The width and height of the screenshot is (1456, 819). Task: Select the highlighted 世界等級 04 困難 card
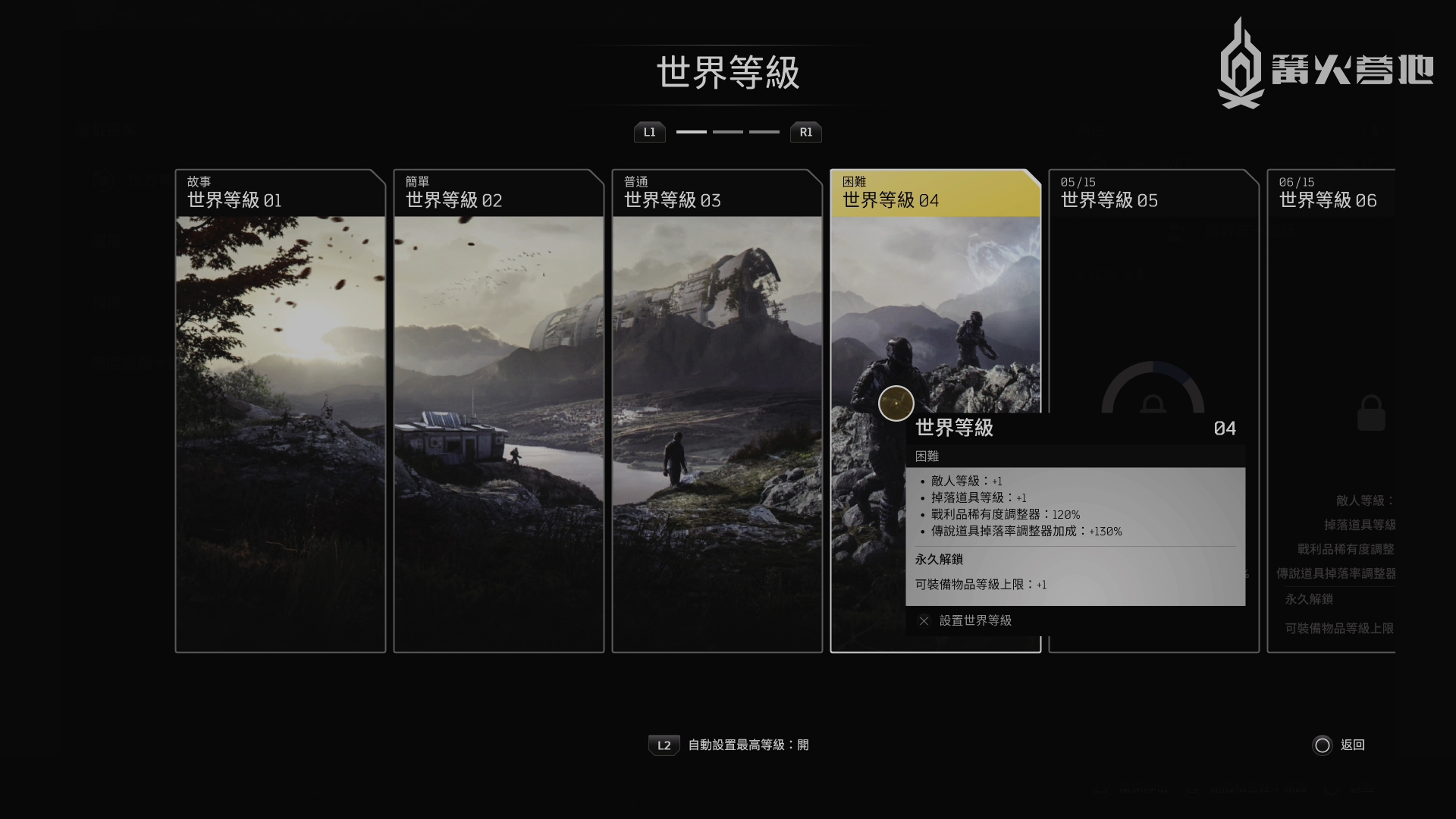tap(936, 303)
